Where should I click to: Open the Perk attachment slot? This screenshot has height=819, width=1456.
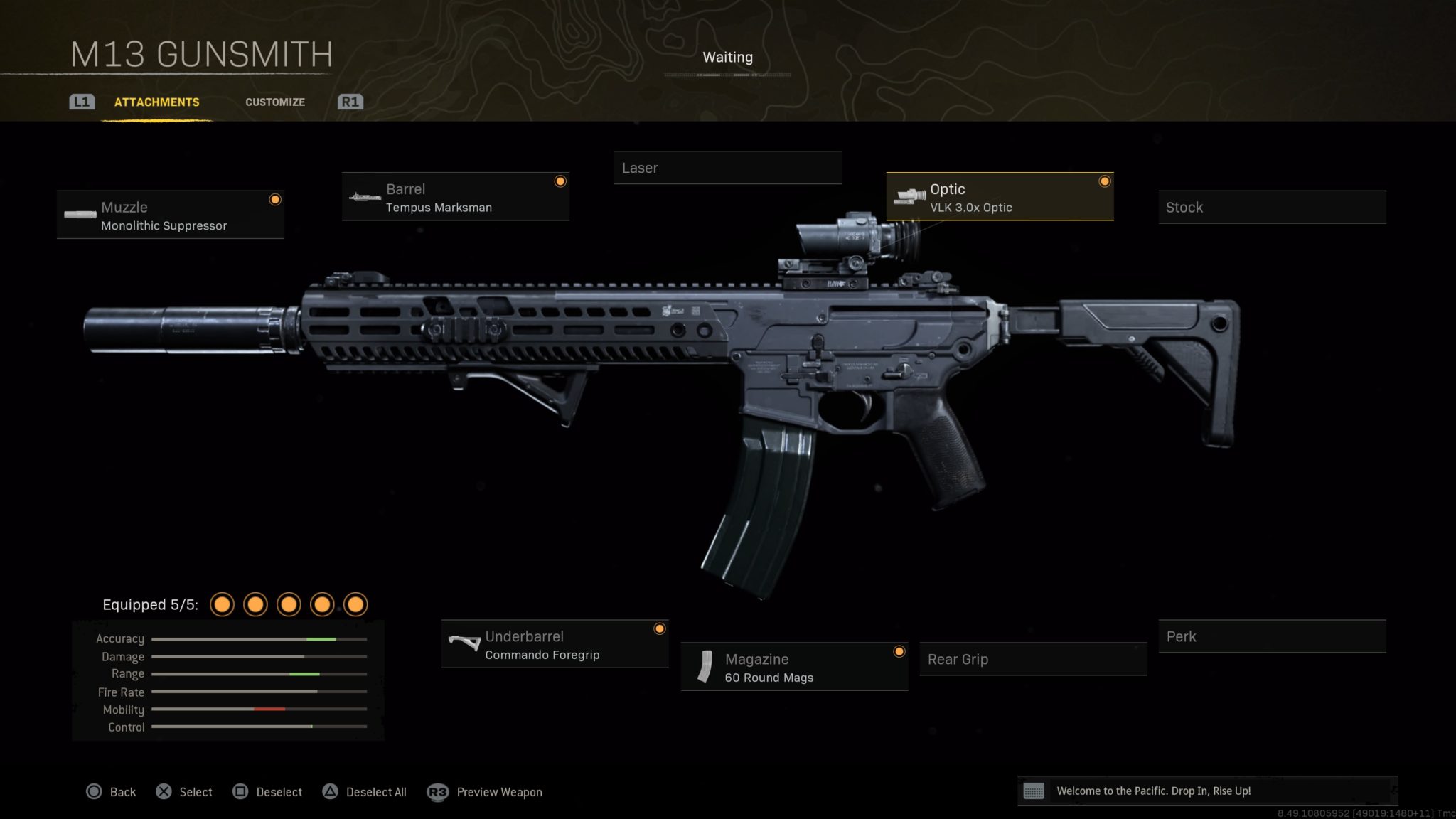click(1271, 636)
